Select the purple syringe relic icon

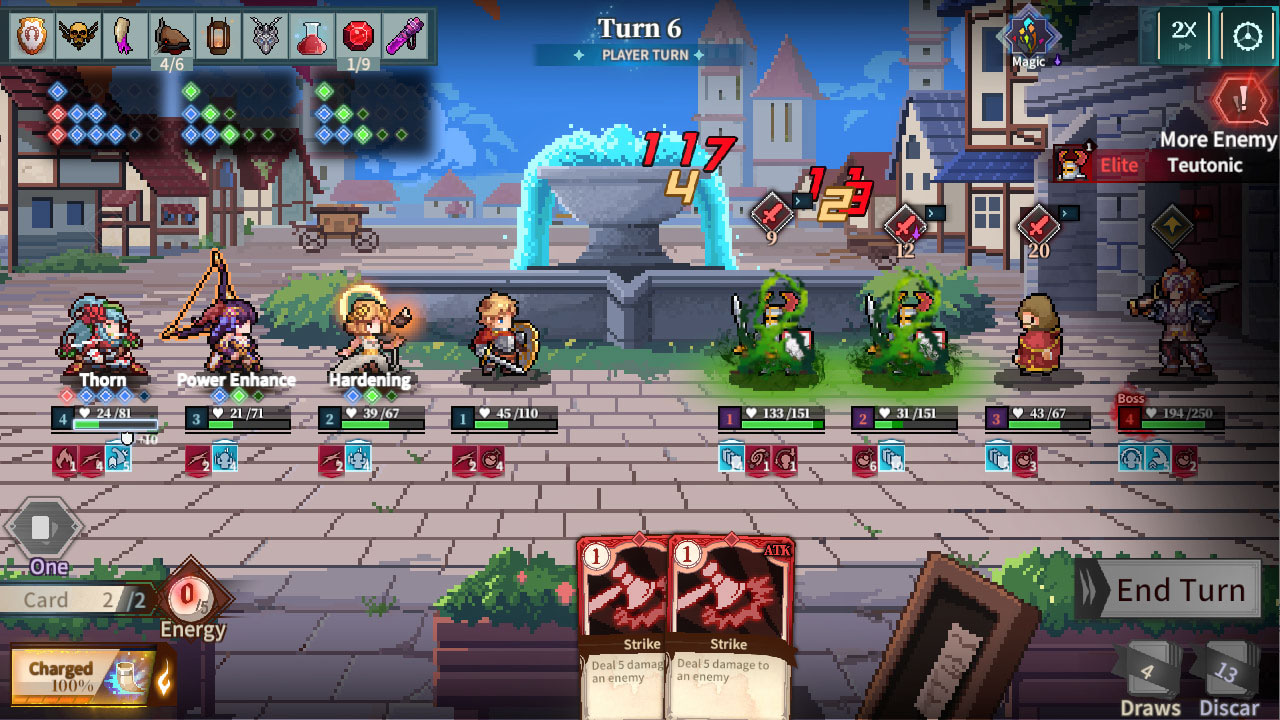[402, 35]
